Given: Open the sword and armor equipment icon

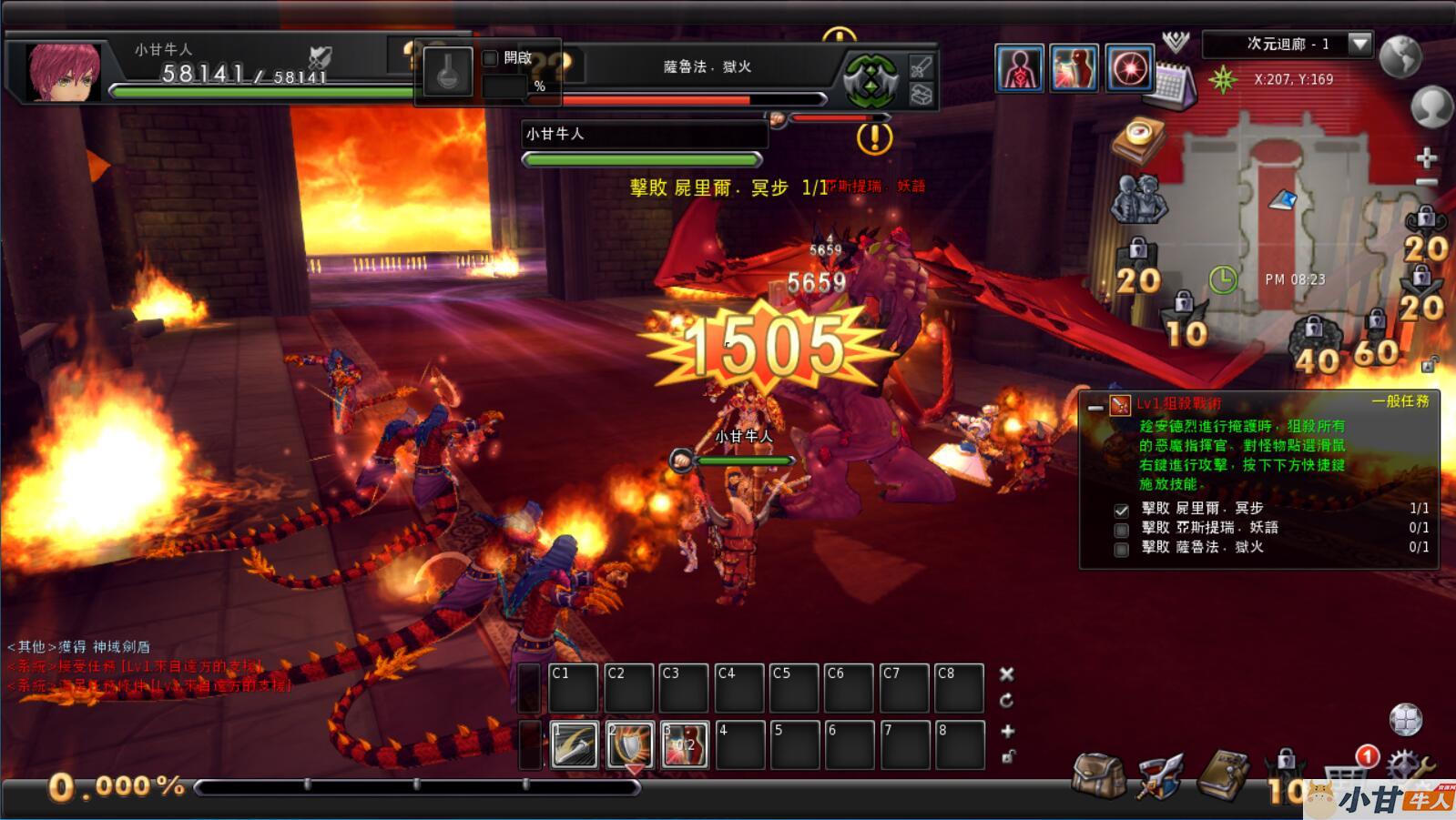Looking at the screenshot, I should click(x=1160, y=775).
